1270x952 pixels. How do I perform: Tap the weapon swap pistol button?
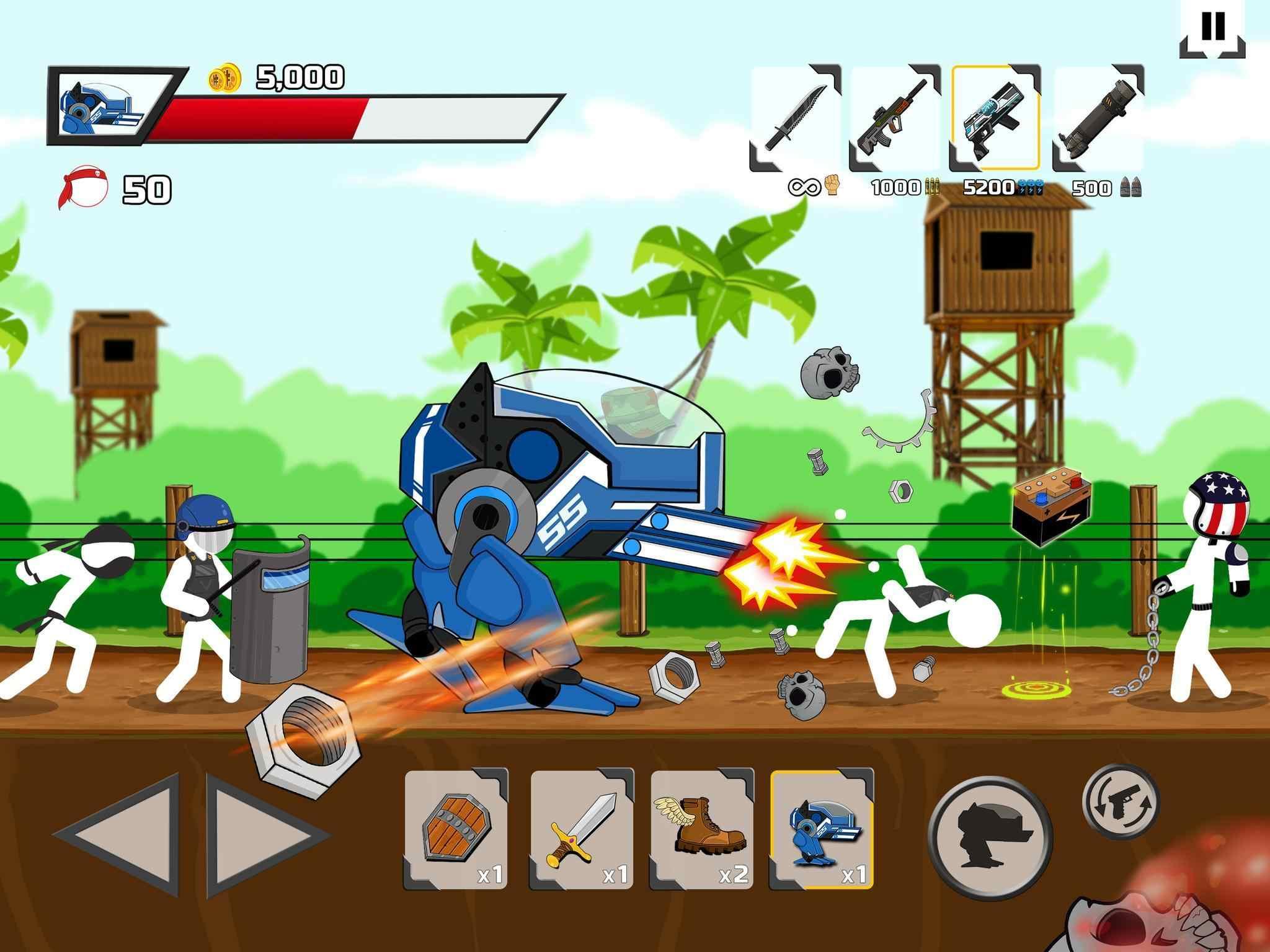[x=1121, y=801]
